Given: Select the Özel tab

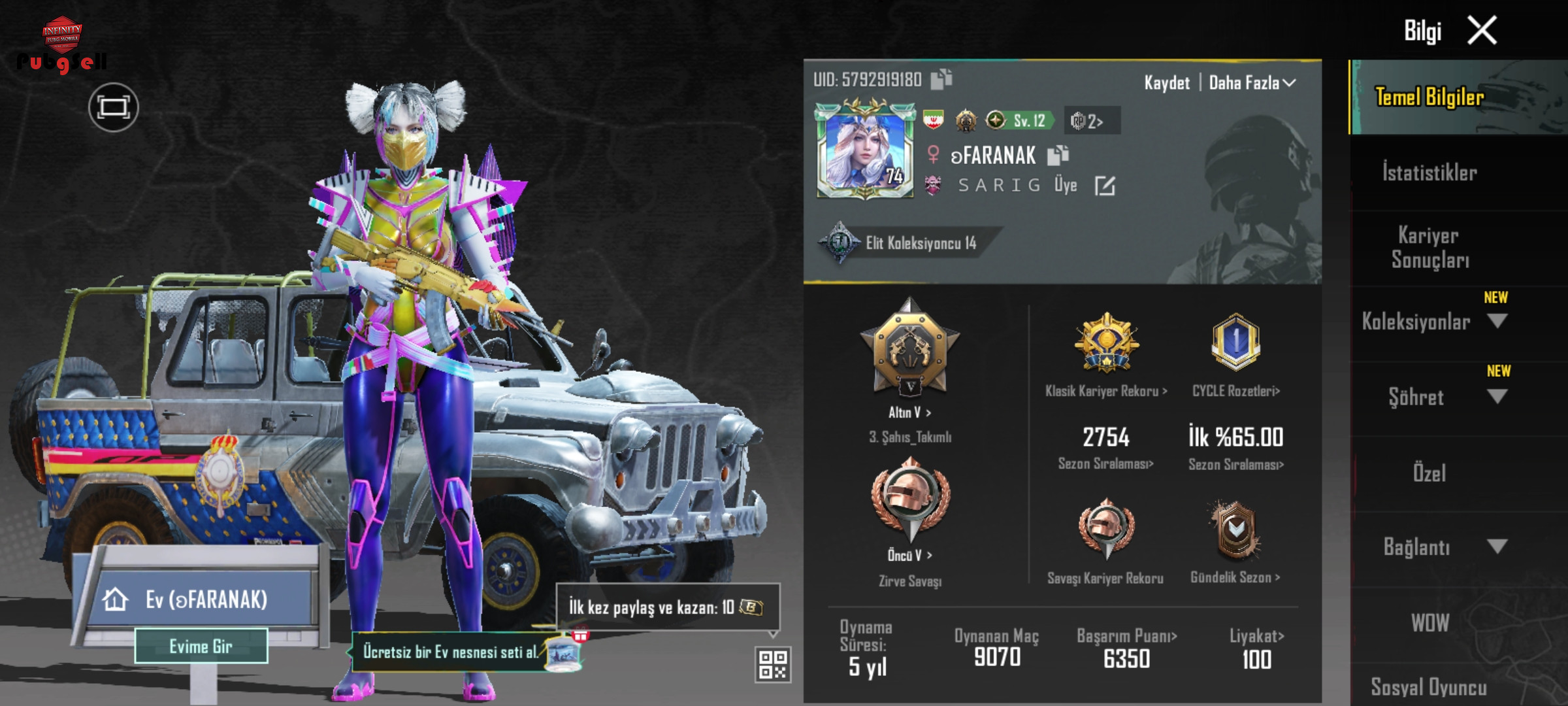Looking at the screenshot, I should tap(1429, 473).
